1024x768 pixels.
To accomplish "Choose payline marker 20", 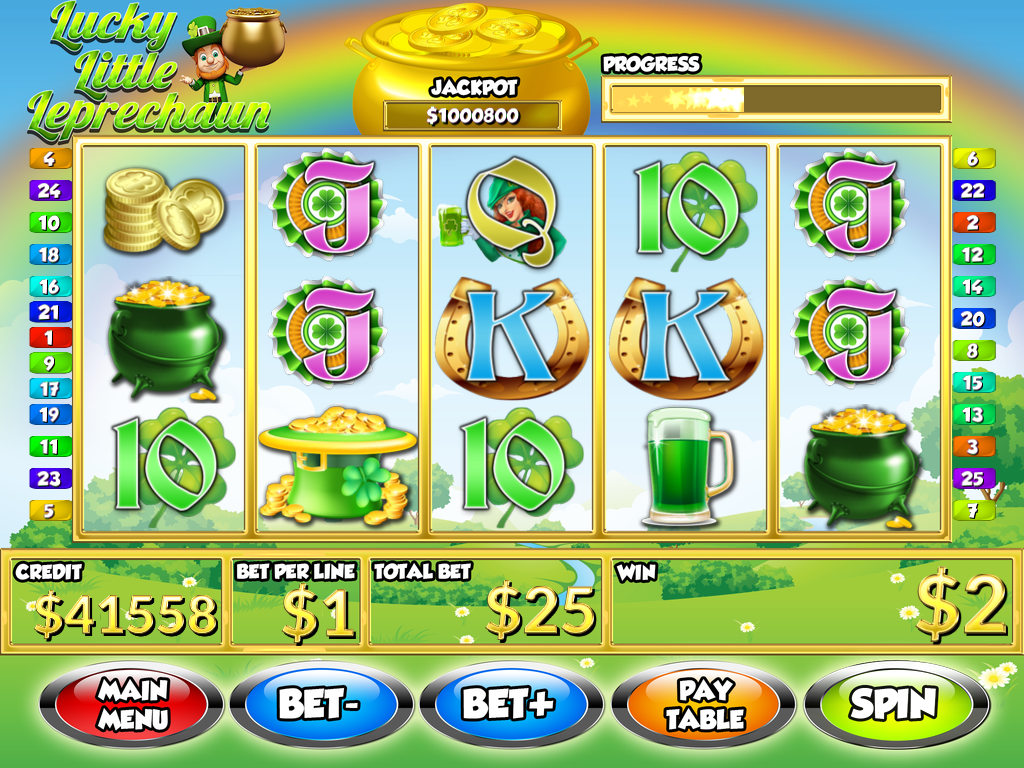I will (972, 319).
